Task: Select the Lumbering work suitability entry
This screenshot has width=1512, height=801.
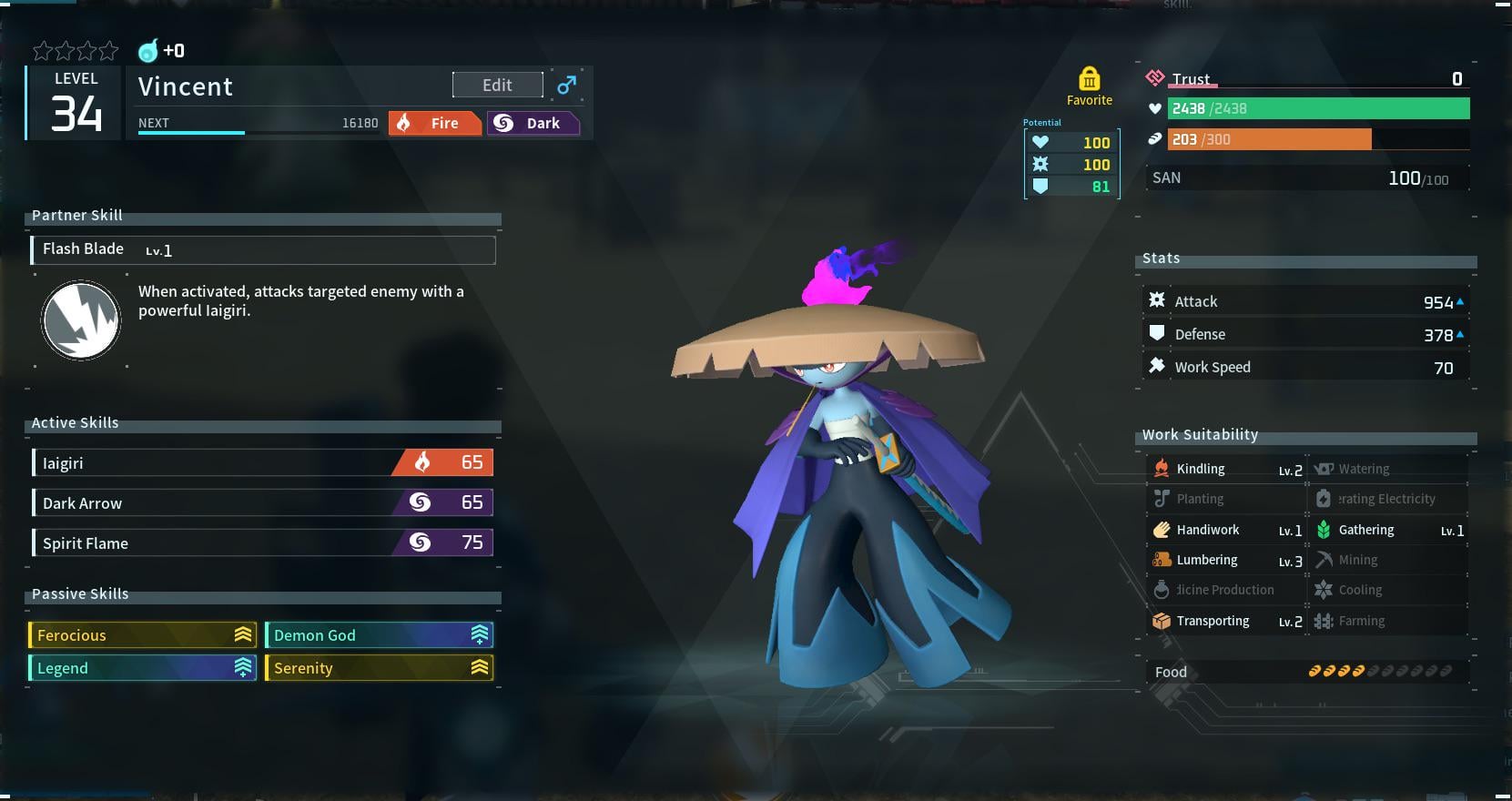Action: [1226, 560]
